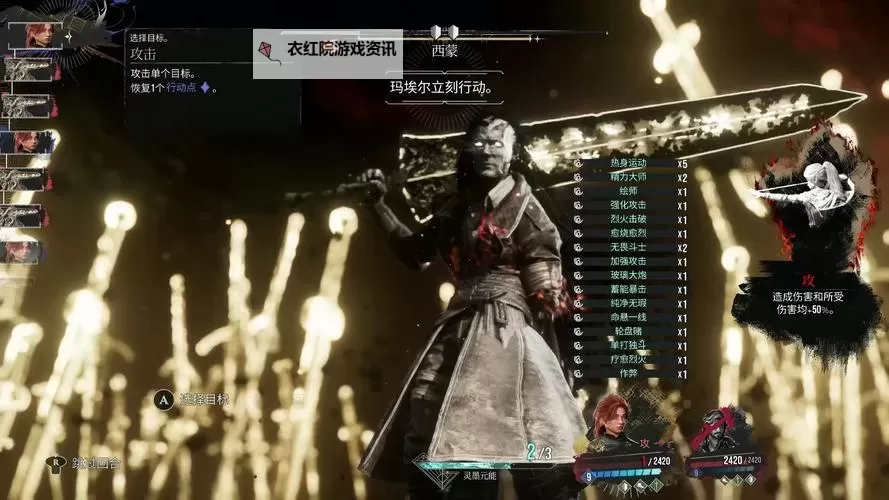Viewport: 889px width, 500px height.
Task: Target 西蒙 via his name label
Action: click(x=444, y=50)
